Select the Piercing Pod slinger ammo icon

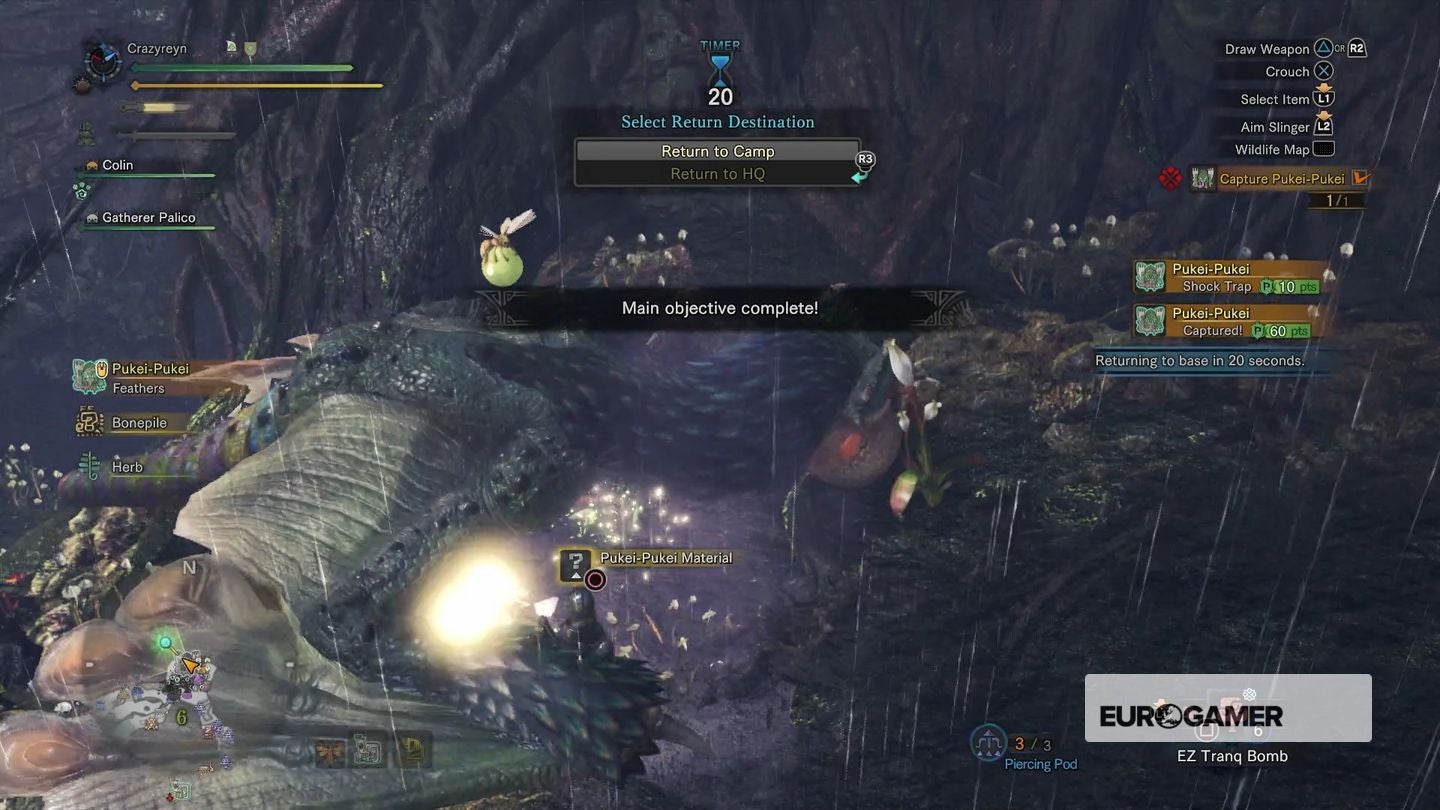(988, 742)
